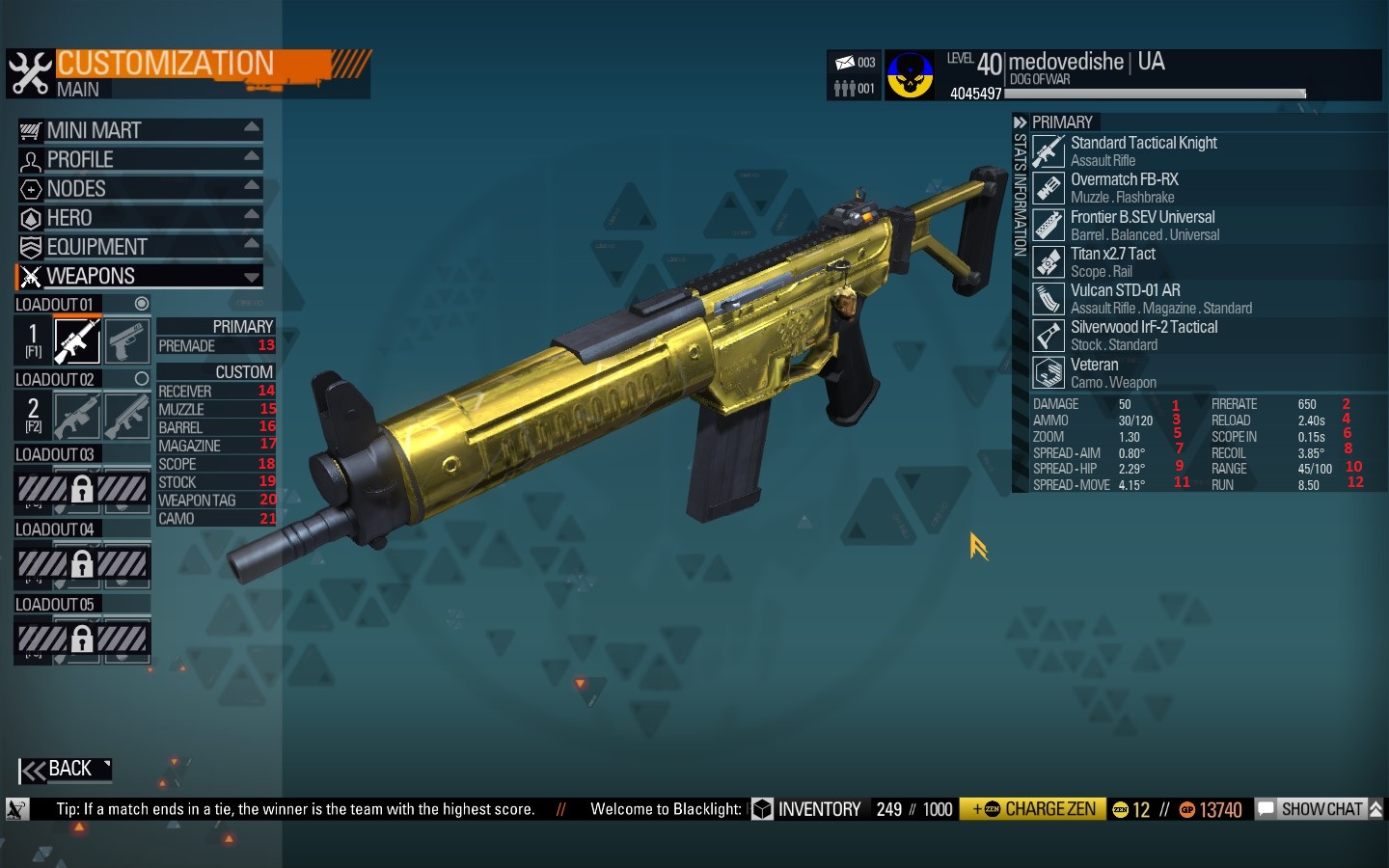
Task: Open the Mini Mart menu
Action: tap(139, 130)
